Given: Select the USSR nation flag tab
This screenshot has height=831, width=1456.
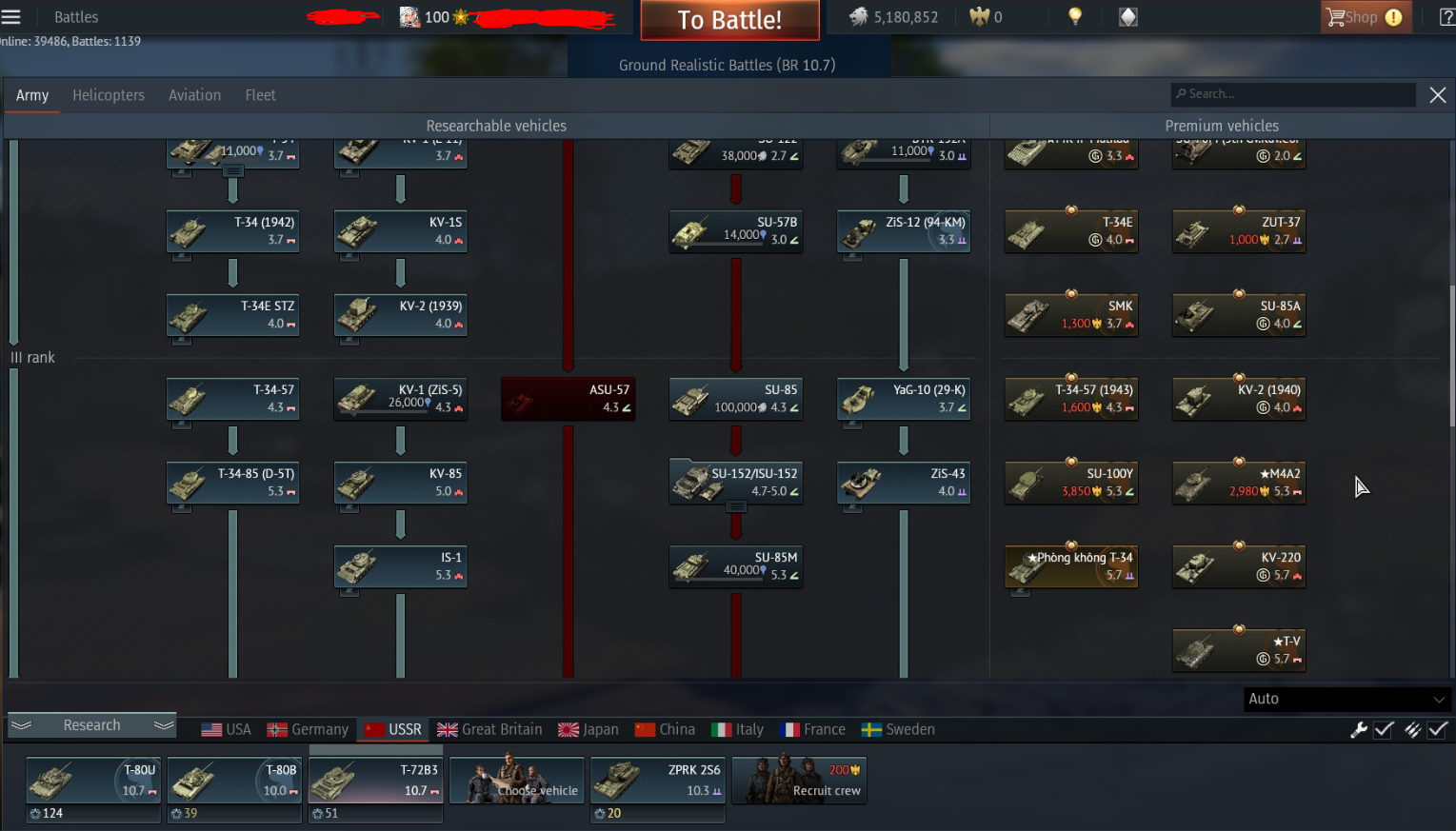Looking at the screenshot, I should click(x=392, y=729).
